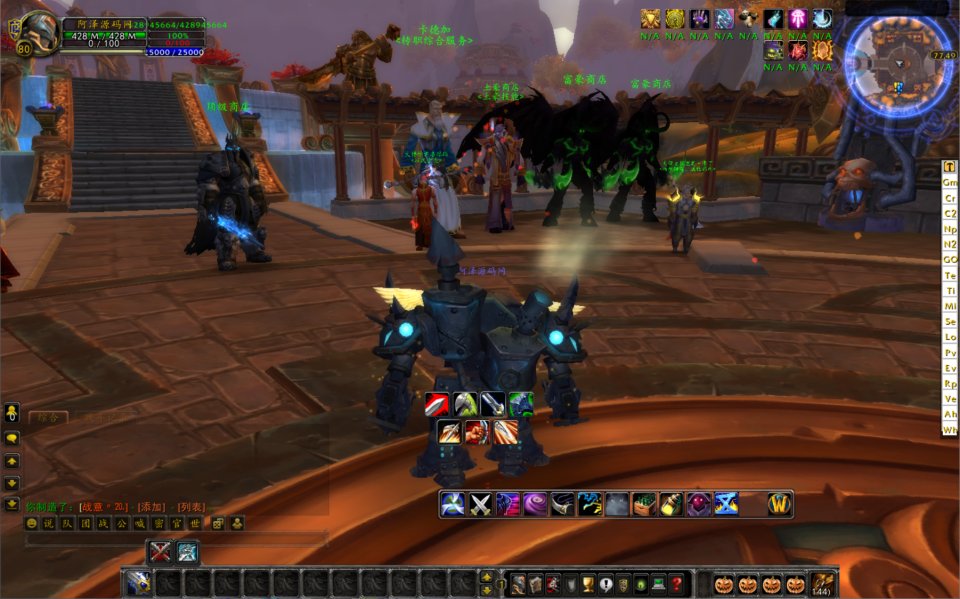
Task: Open the red question mark help button
Action: click(x=677, y=584)
